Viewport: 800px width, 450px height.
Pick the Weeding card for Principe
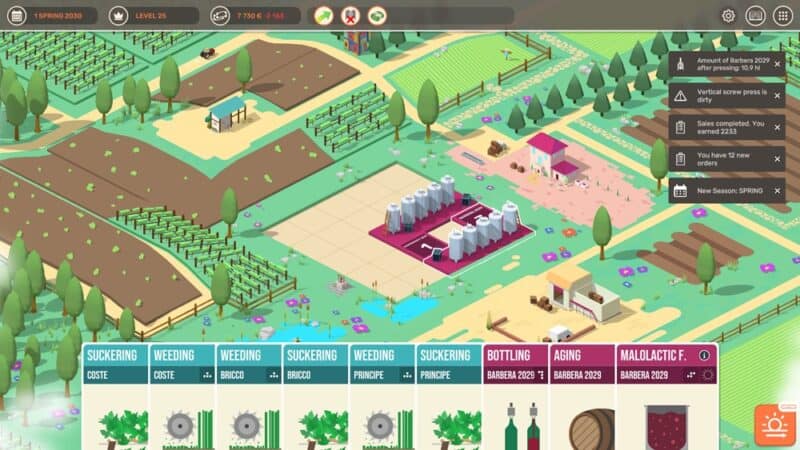(383, 400)
